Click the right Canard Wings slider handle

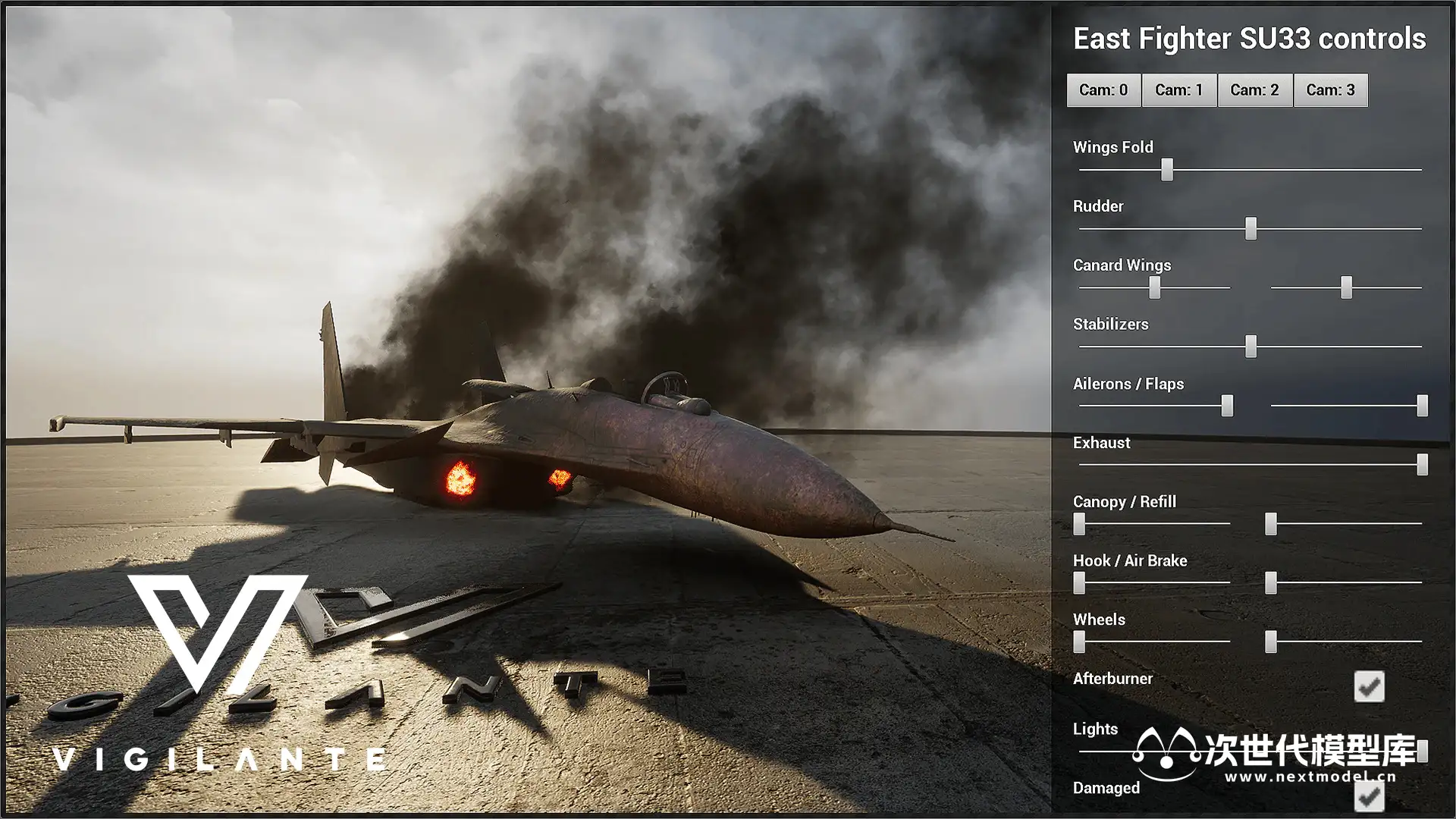pos(1346,287)
